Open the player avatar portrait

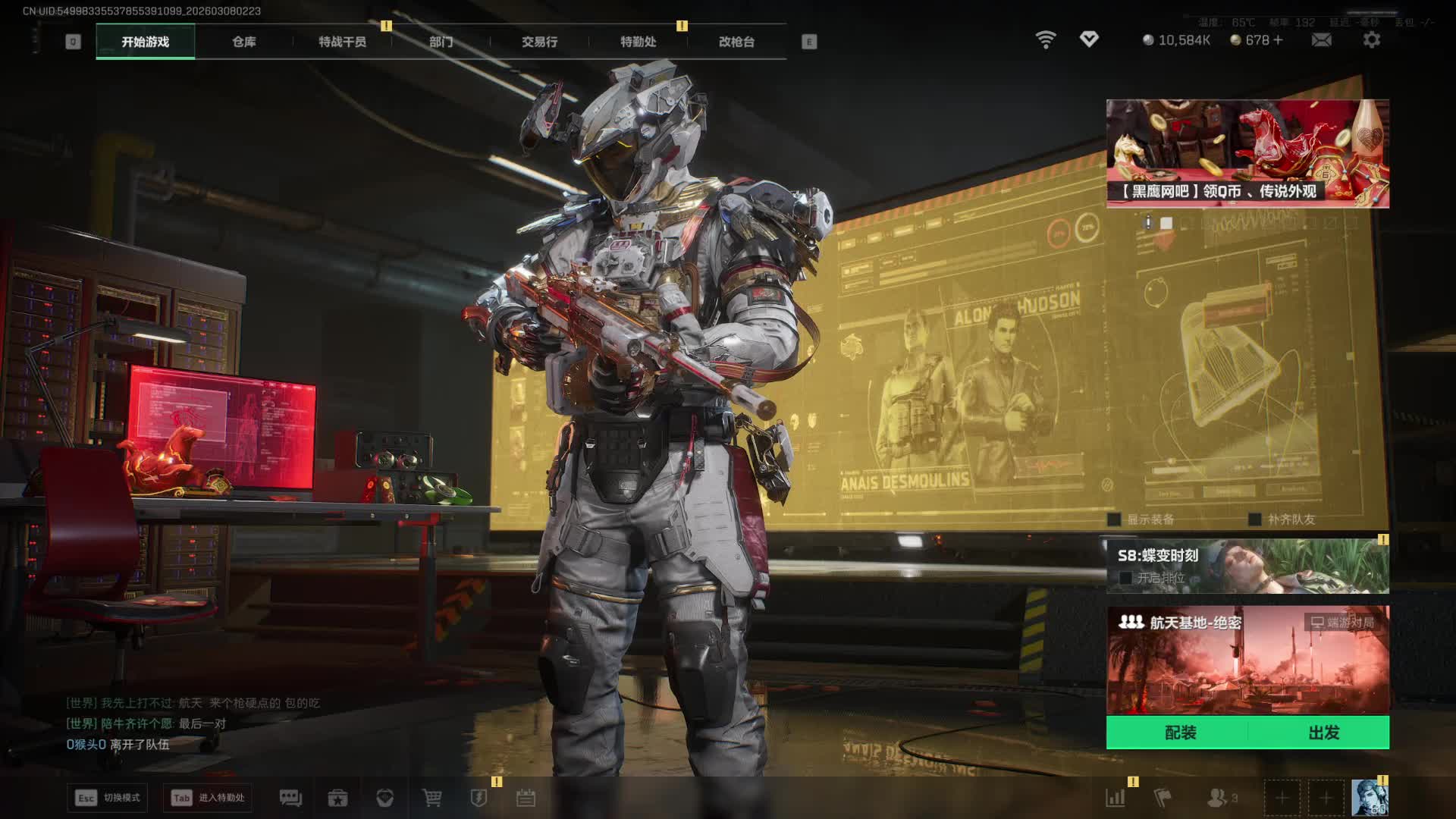coord(1370,798)
